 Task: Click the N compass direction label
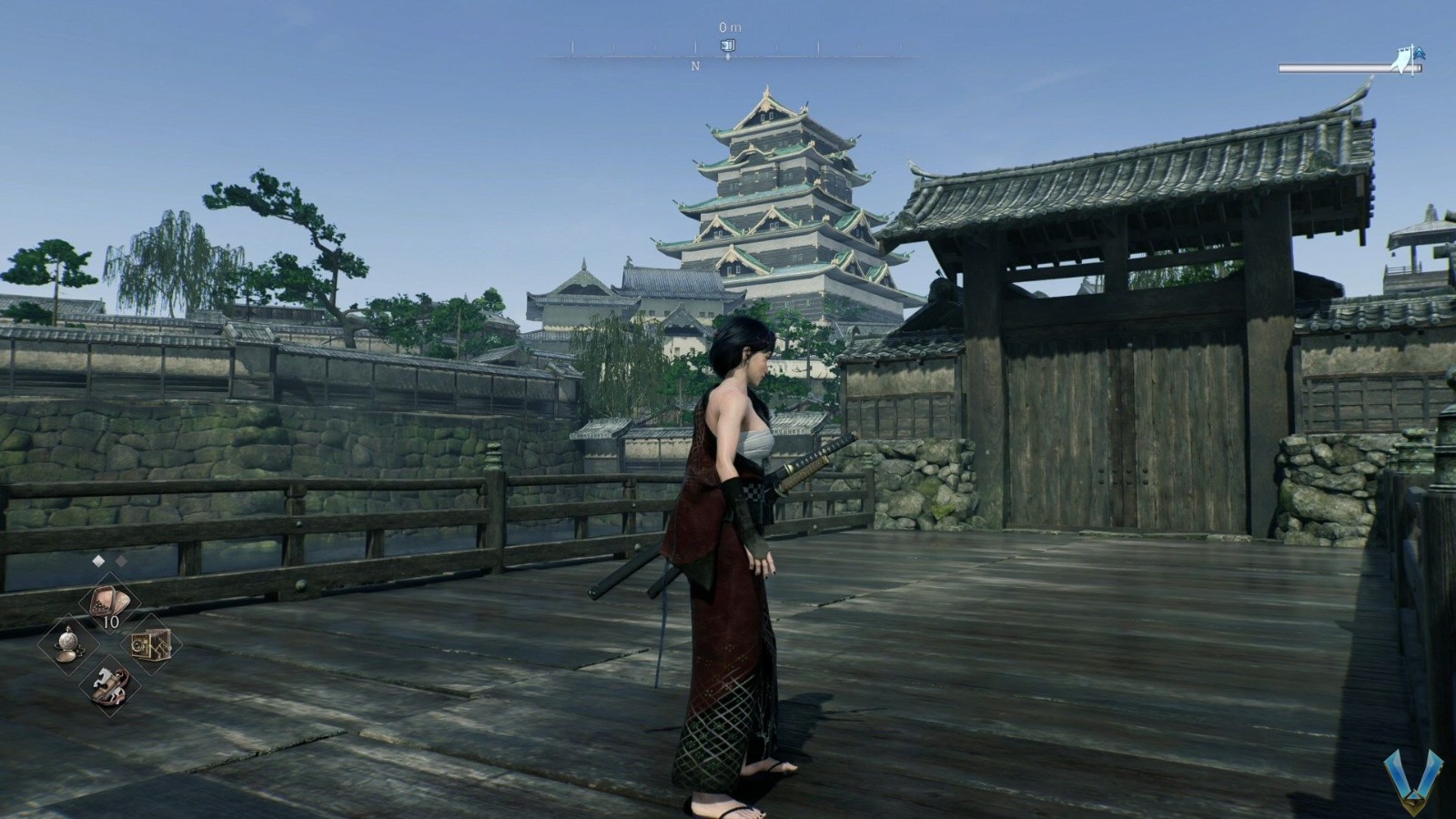pos(693,65)
